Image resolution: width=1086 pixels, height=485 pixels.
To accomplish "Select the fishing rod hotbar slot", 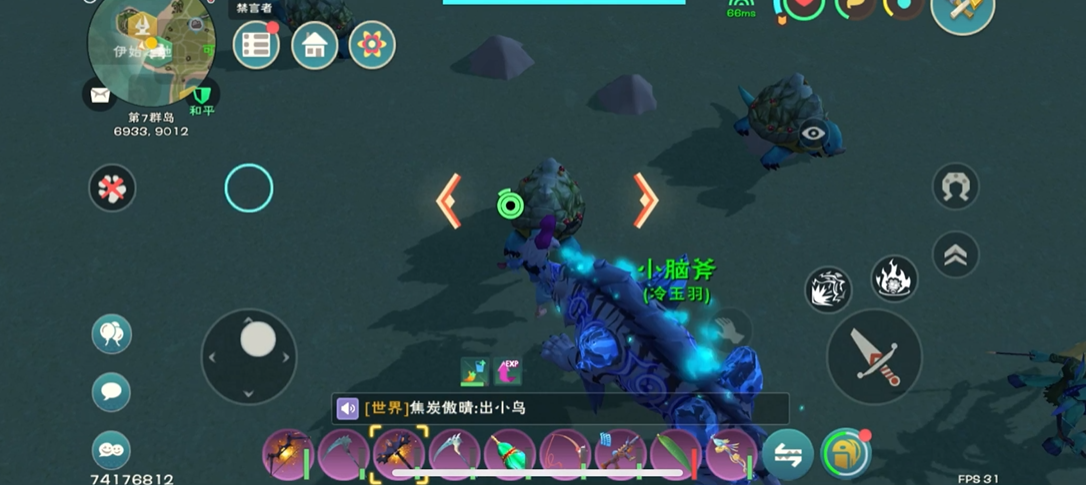I will point(565,455).
